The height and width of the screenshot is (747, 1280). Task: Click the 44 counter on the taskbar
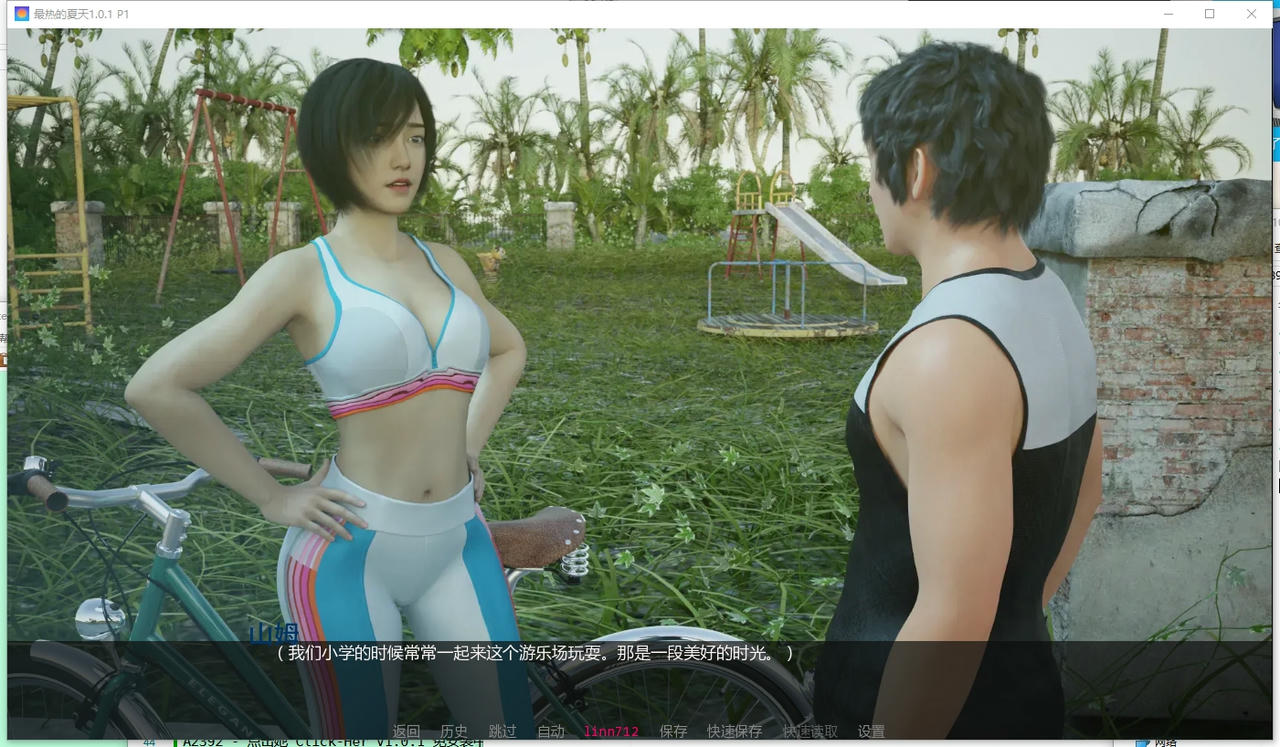pos(148,741)
